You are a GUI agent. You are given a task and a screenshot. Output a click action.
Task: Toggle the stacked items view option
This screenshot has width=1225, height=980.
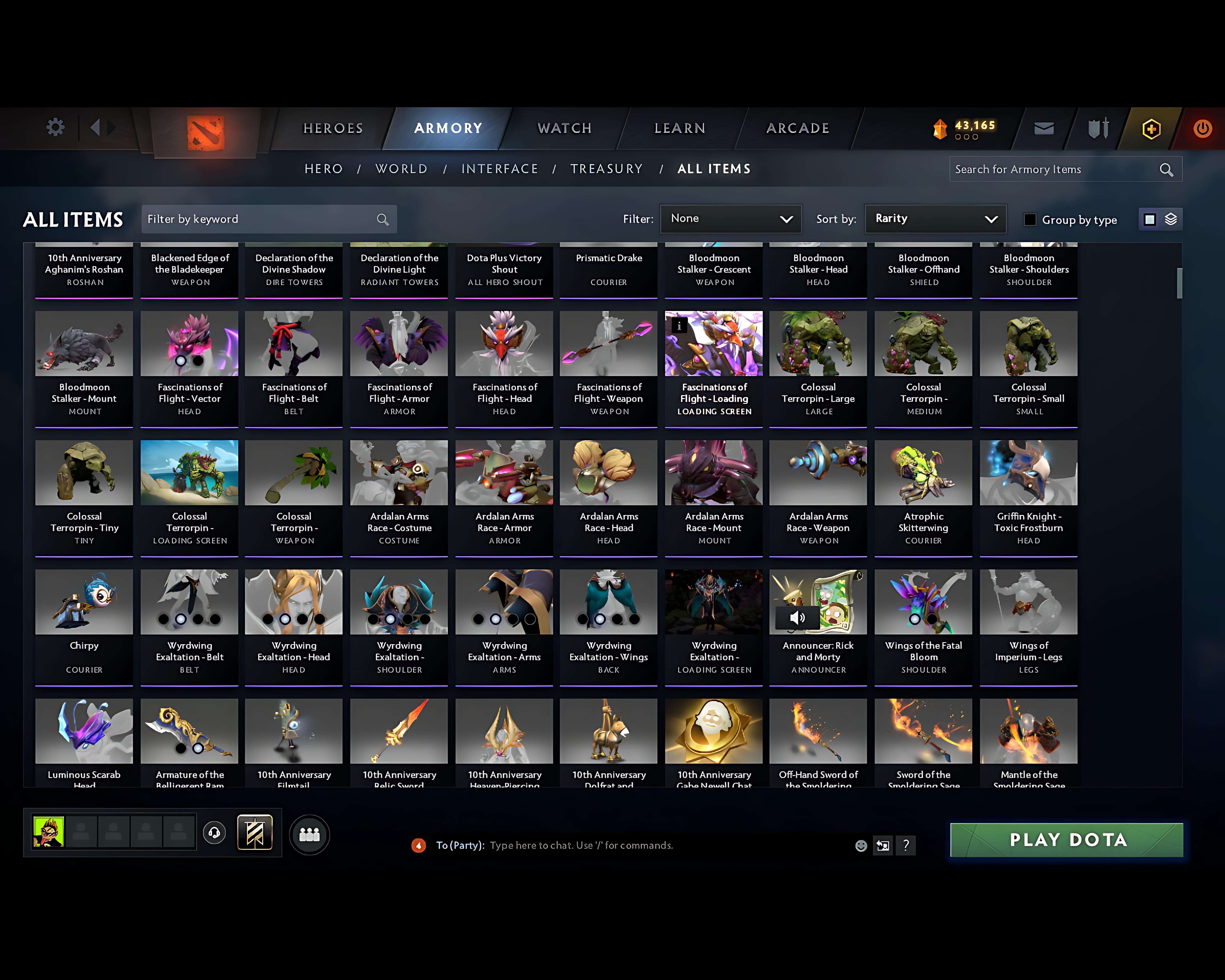1169,219
